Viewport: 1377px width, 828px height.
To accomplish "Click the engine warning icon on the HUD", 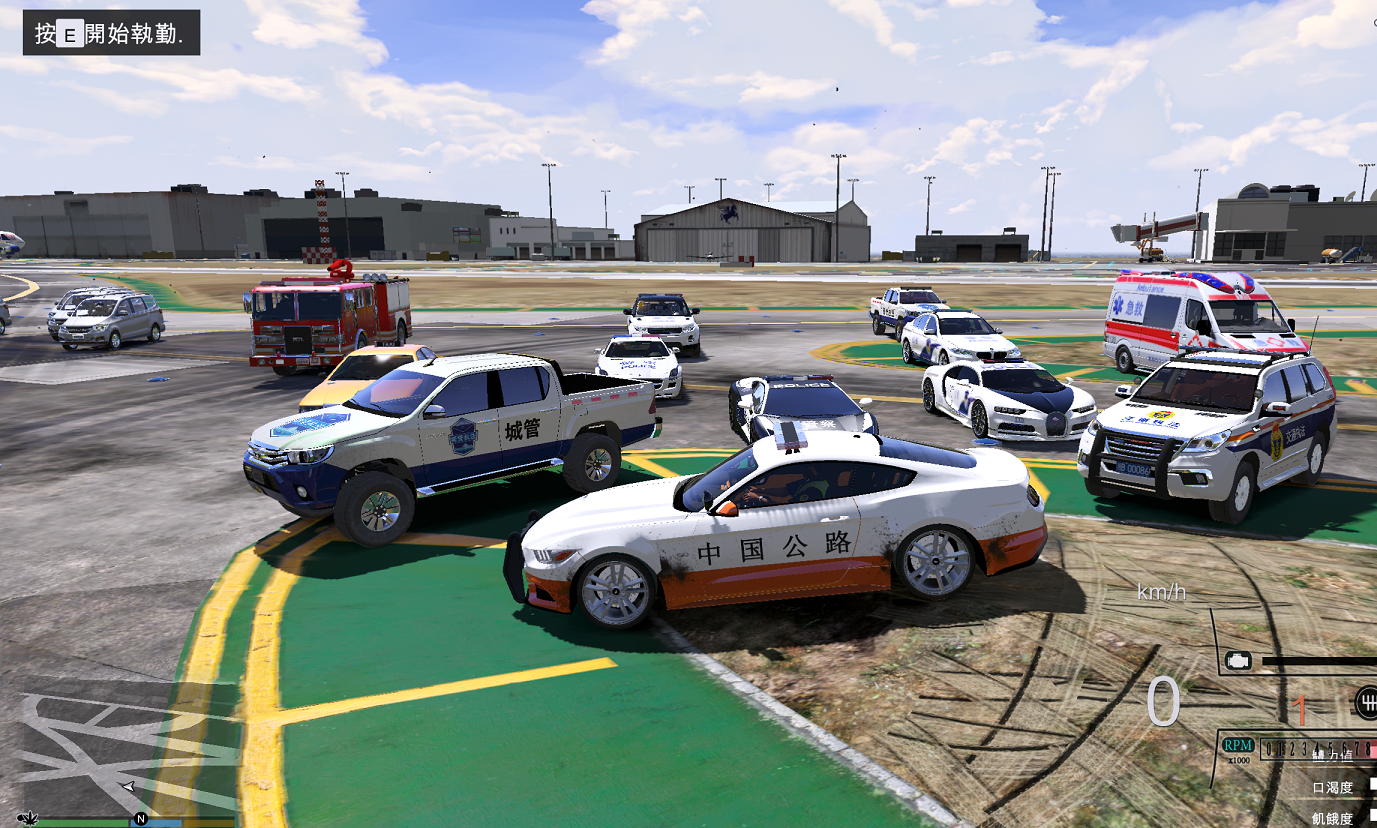I will pos(1239,659).
